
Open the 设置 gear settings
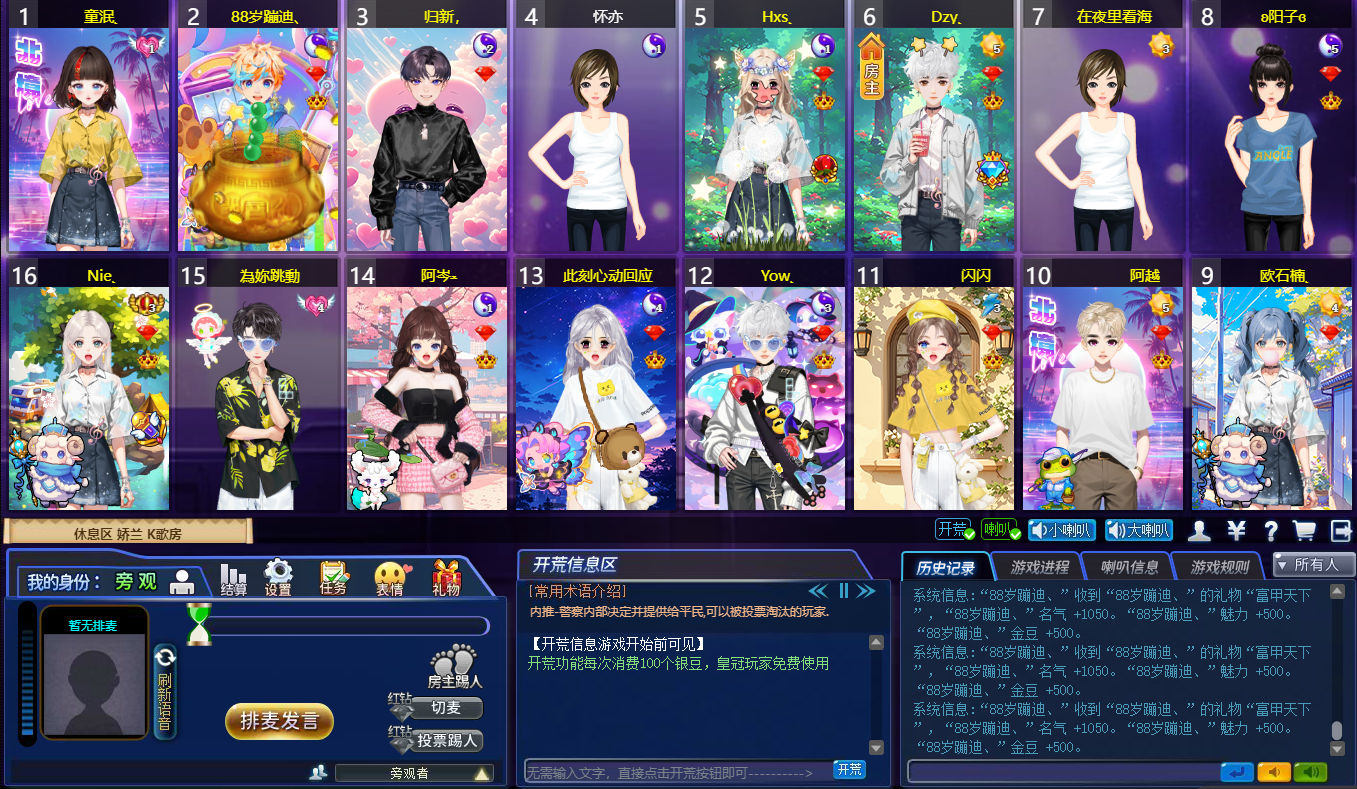tap(277, 577)
